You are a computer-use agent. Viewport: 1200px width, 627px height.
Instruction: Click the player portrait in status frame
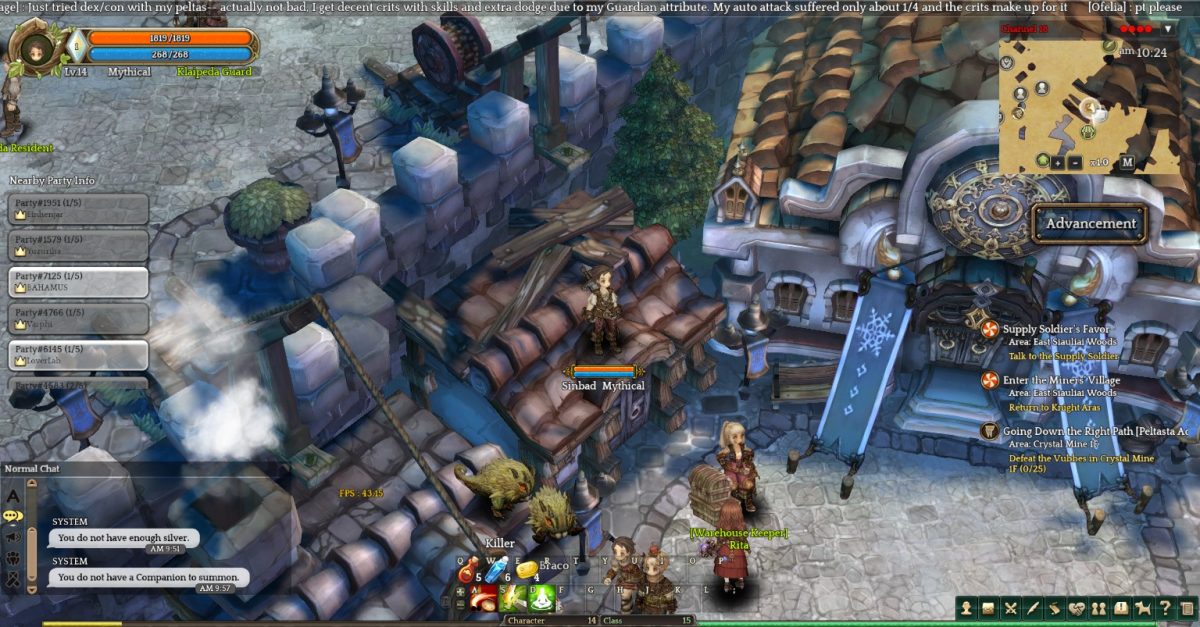pyautogui.click(x=38, y=47)
